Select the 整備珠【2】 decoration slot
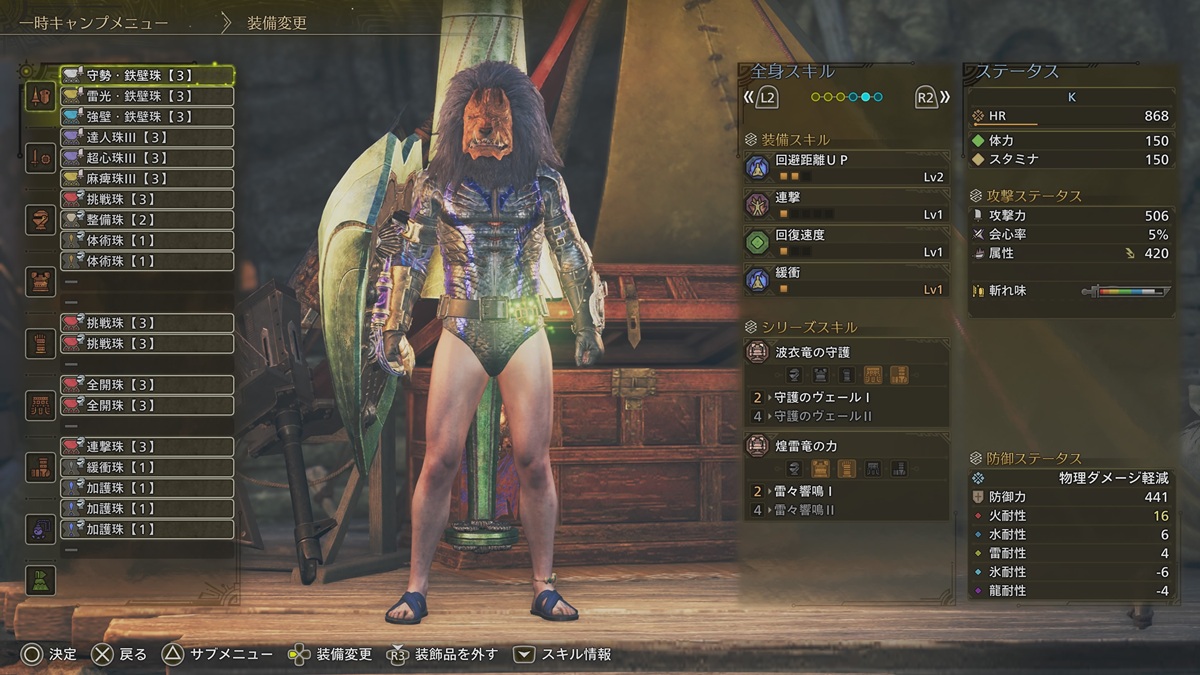Viewport: 1200px width, 675px height. [147, 220]
